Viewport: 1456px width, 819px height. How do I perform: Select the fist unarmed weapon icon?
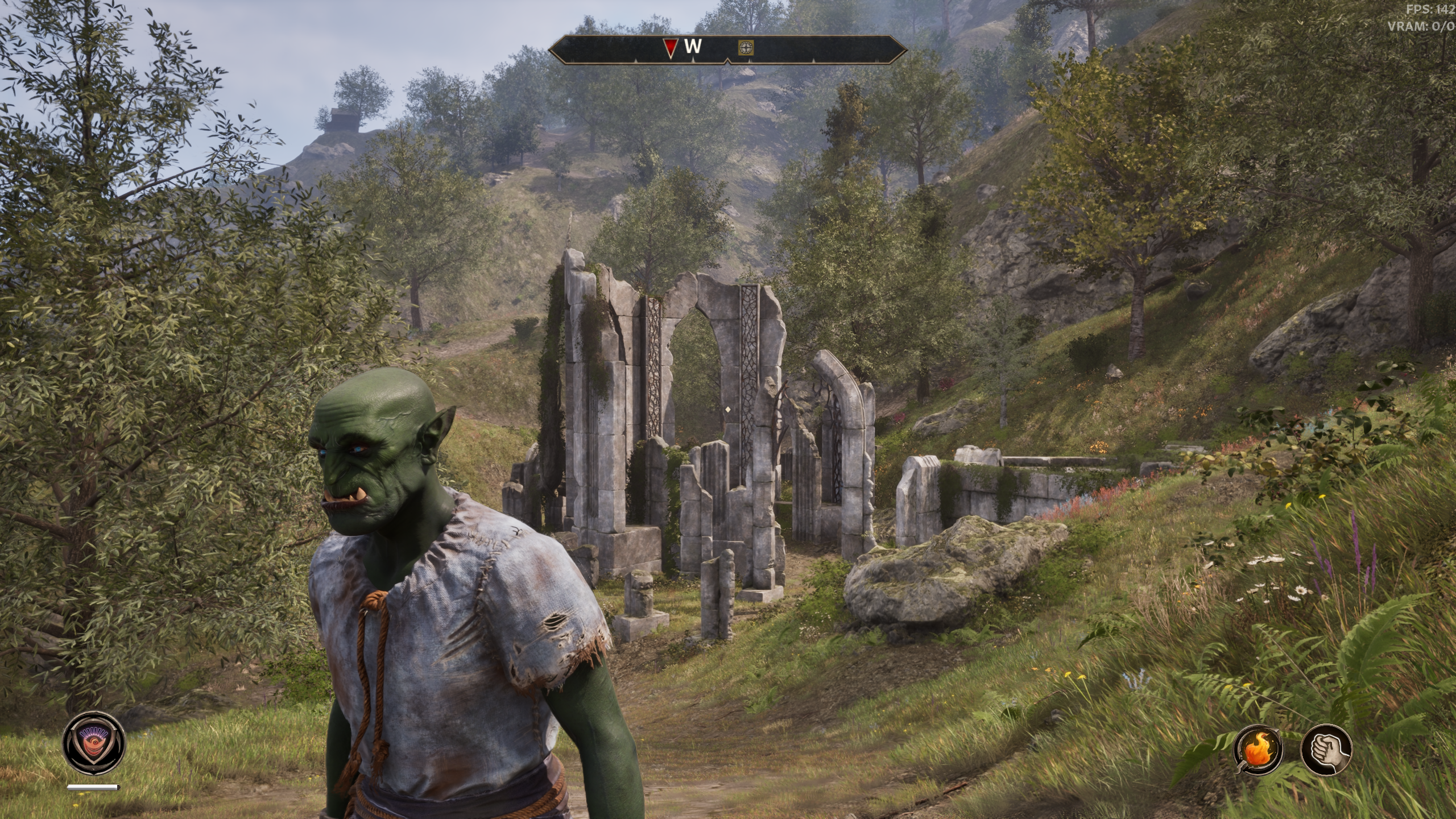click(1326, 750)
